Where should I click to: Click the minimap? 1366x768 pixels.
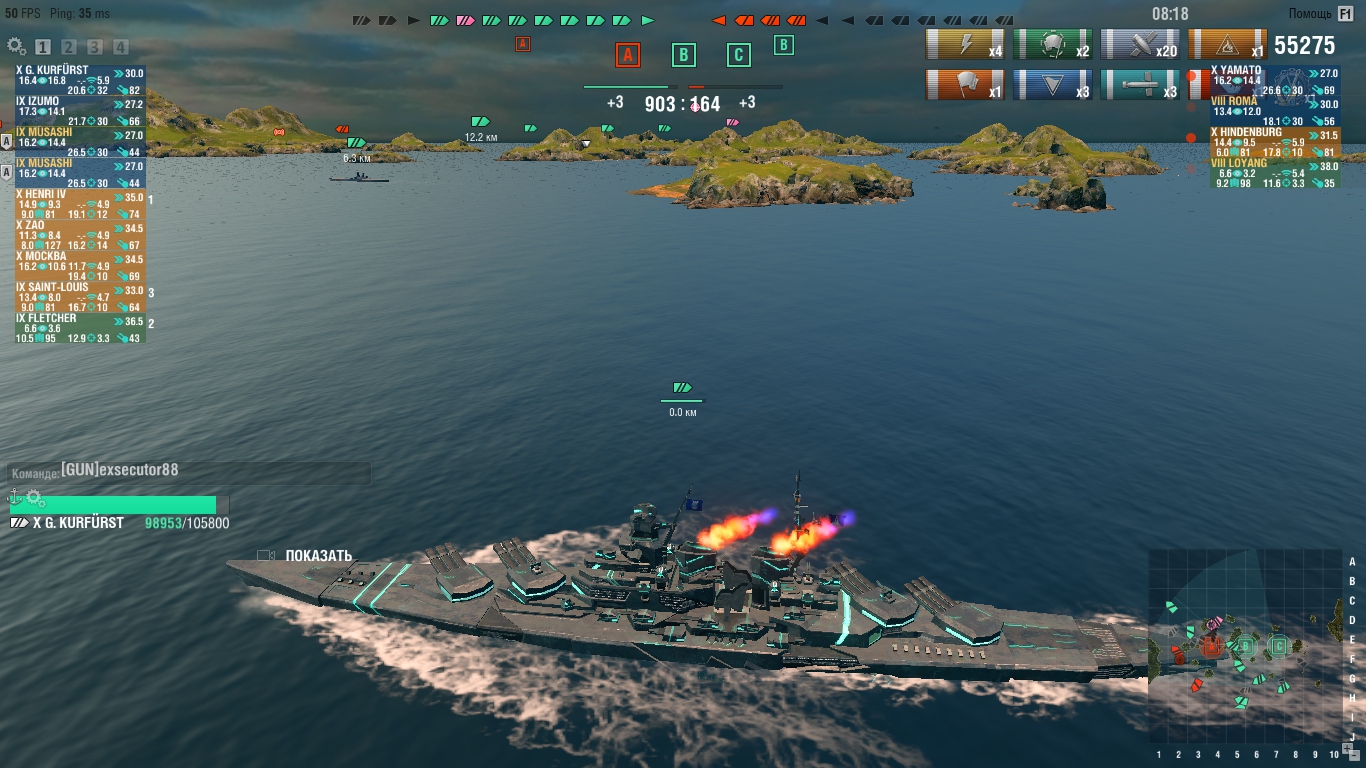pos(1245,648)
